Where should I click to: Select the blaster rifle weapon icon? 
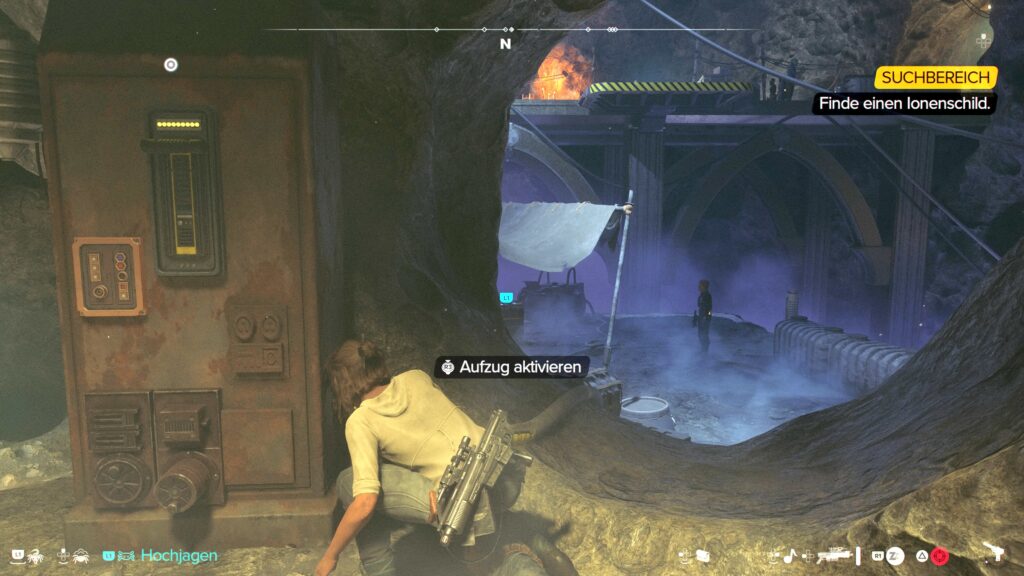(832, 554)
